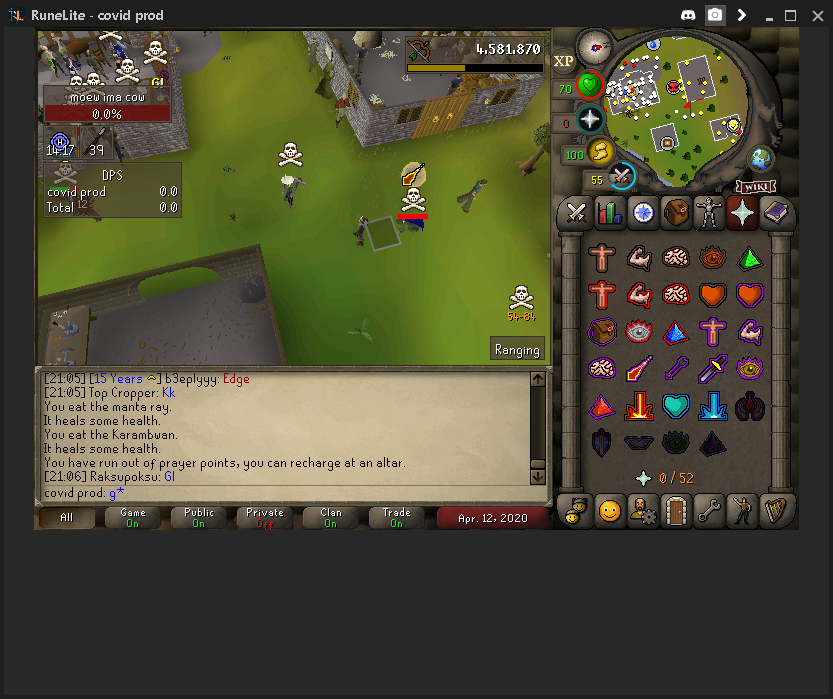
Task: Click the Wiki lookup banner
Action: tap(757, 186)
